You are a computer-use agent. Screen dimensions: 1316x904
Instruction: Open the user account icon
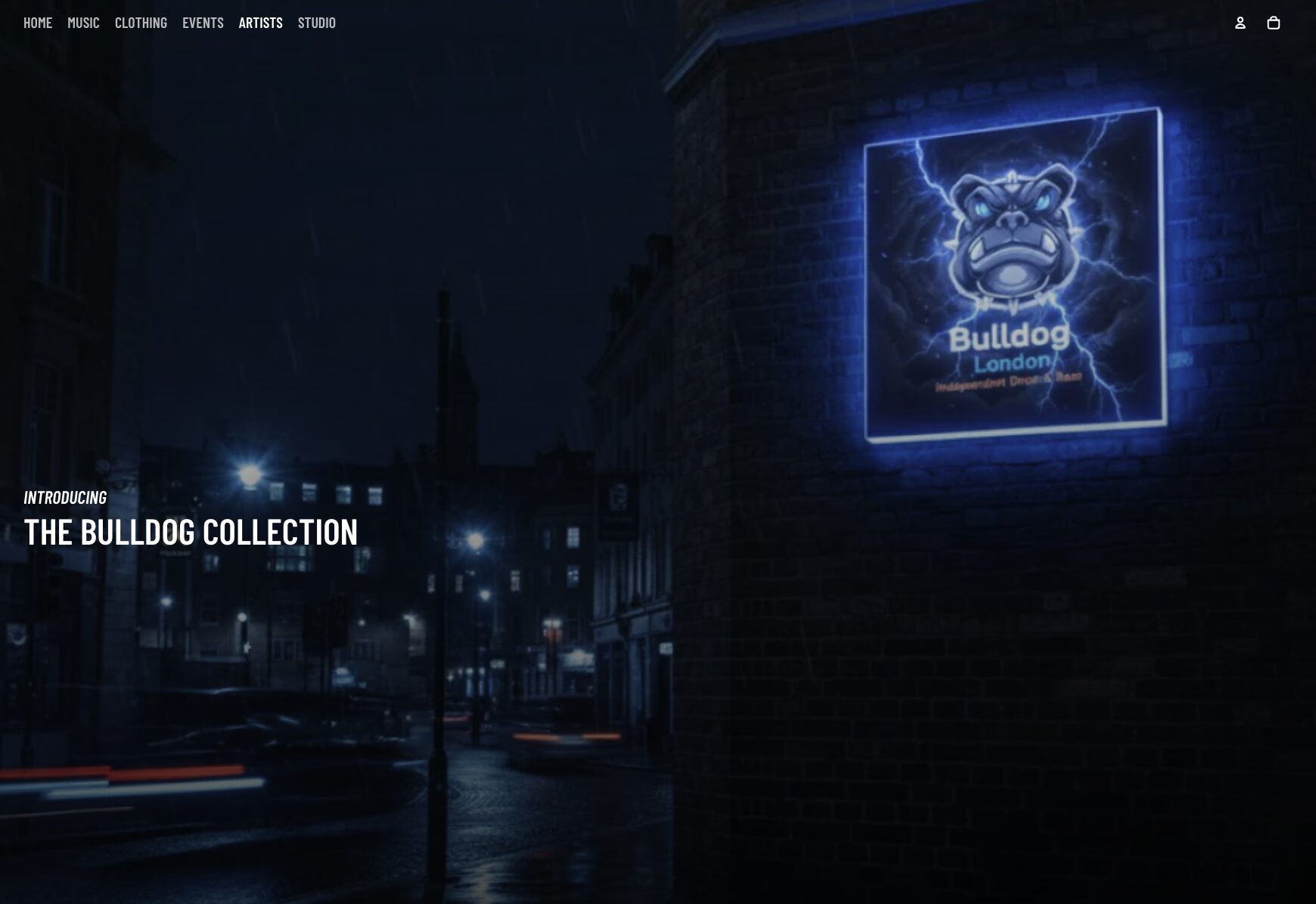pyautogui.click(x=1240, y=23)
